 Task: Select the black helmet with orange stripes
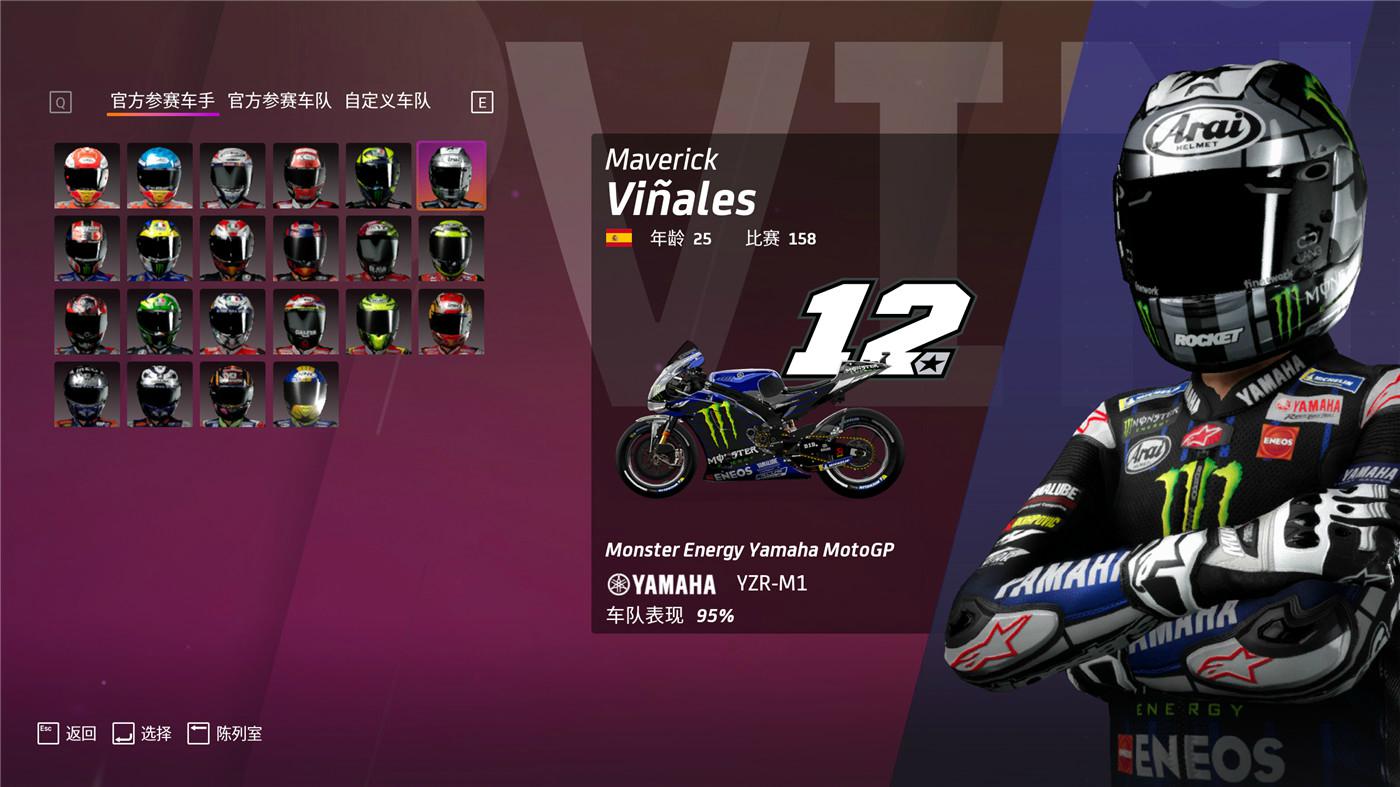233,395
